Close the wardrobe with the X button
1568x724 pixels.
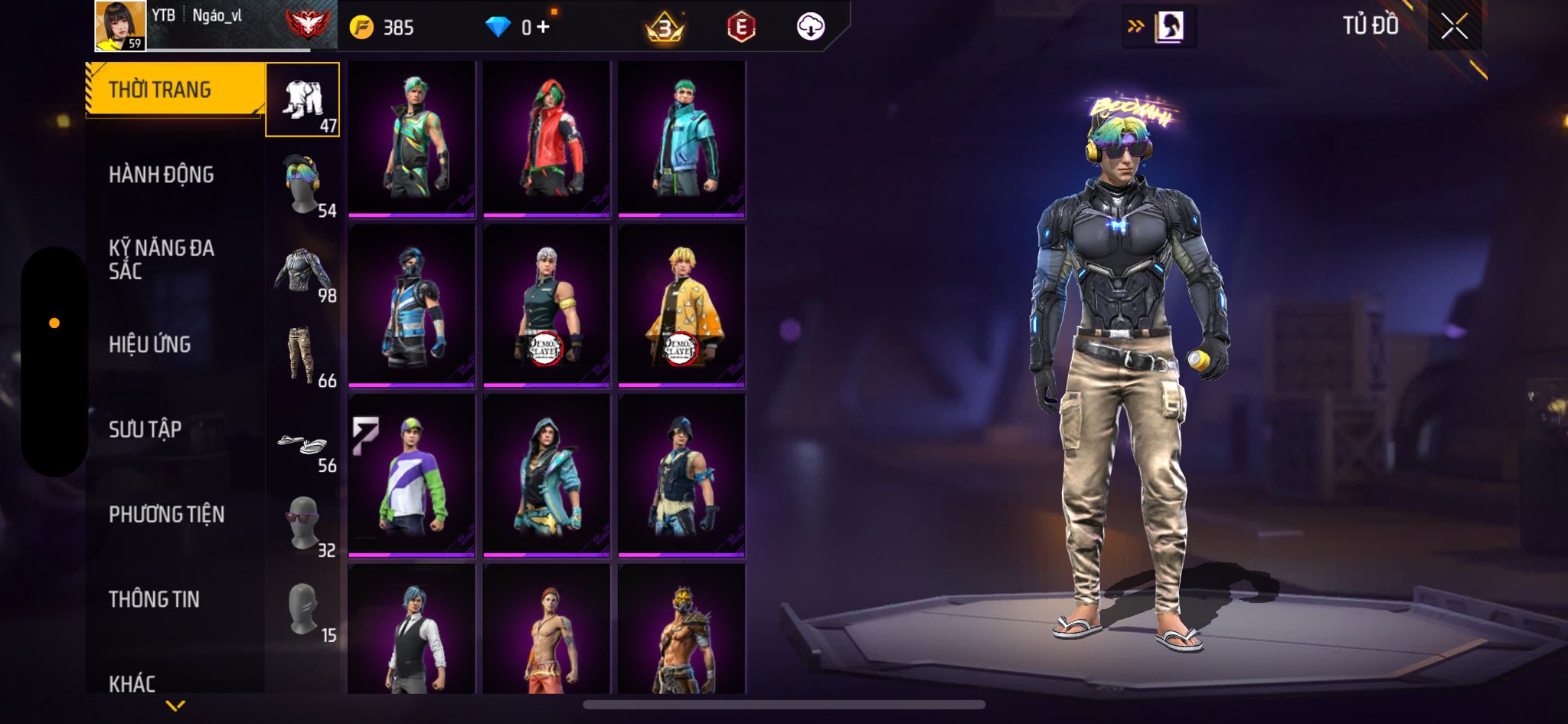click(x=1454, y=27)
